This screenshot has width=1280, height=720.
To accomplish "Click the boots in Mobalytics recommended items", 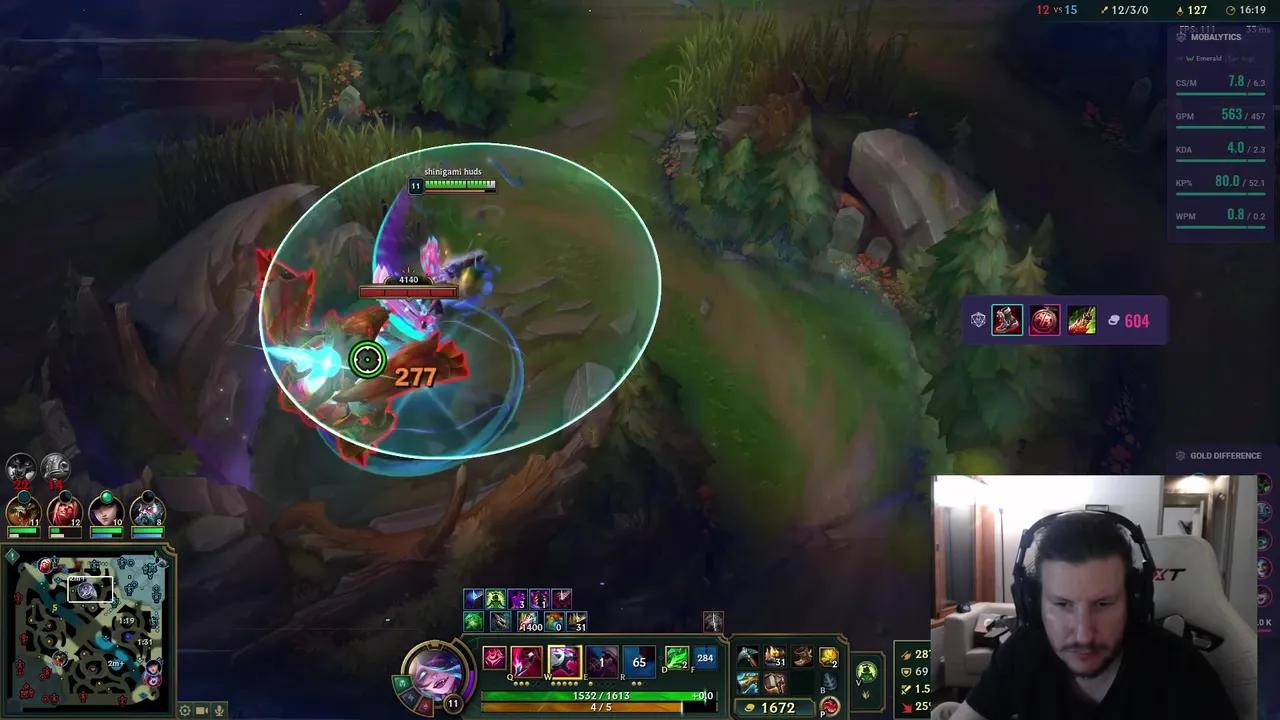I will (x=1007, y=320).
